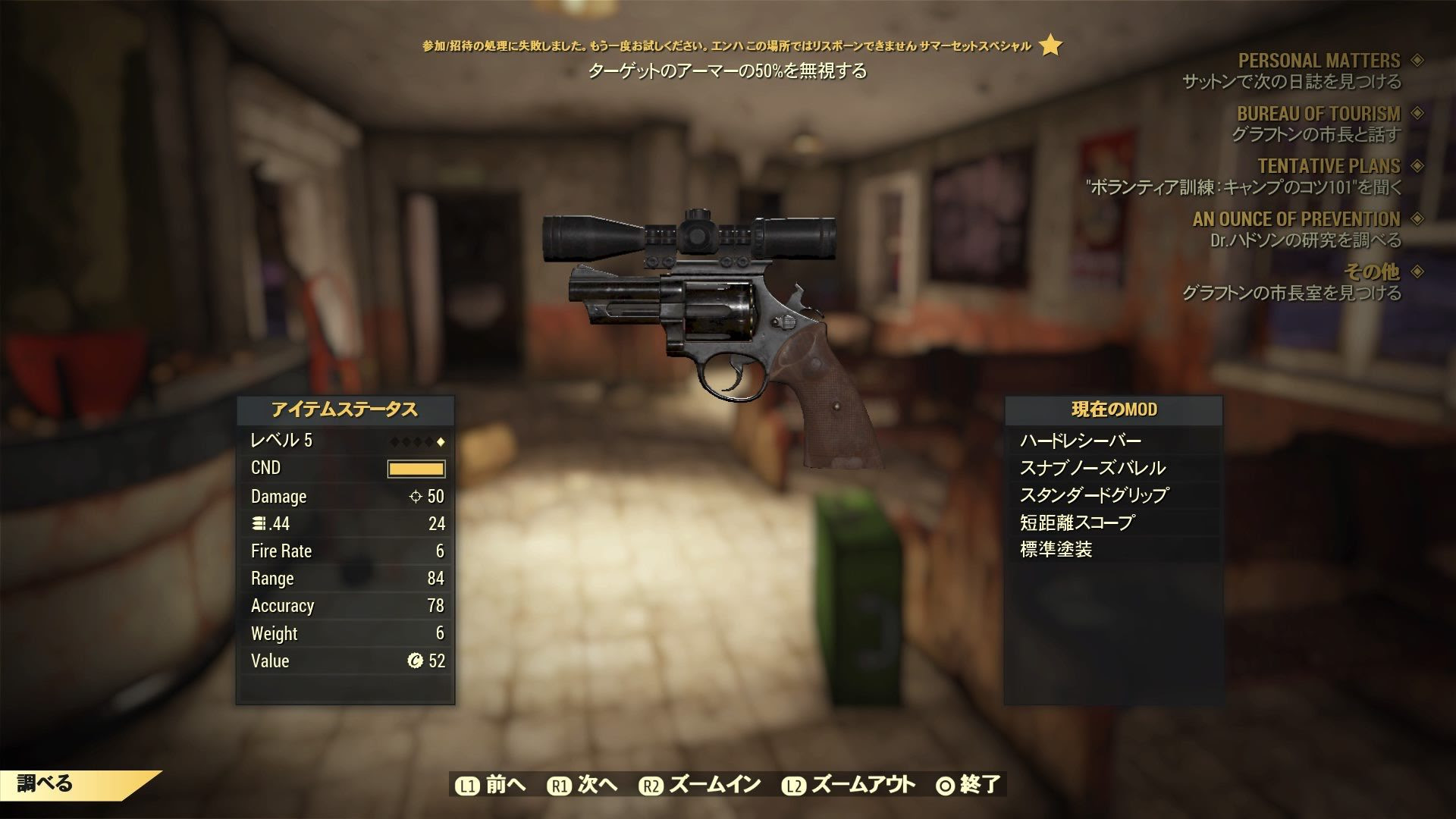Switch to the アイテムステータス panel header

point(345,410)
